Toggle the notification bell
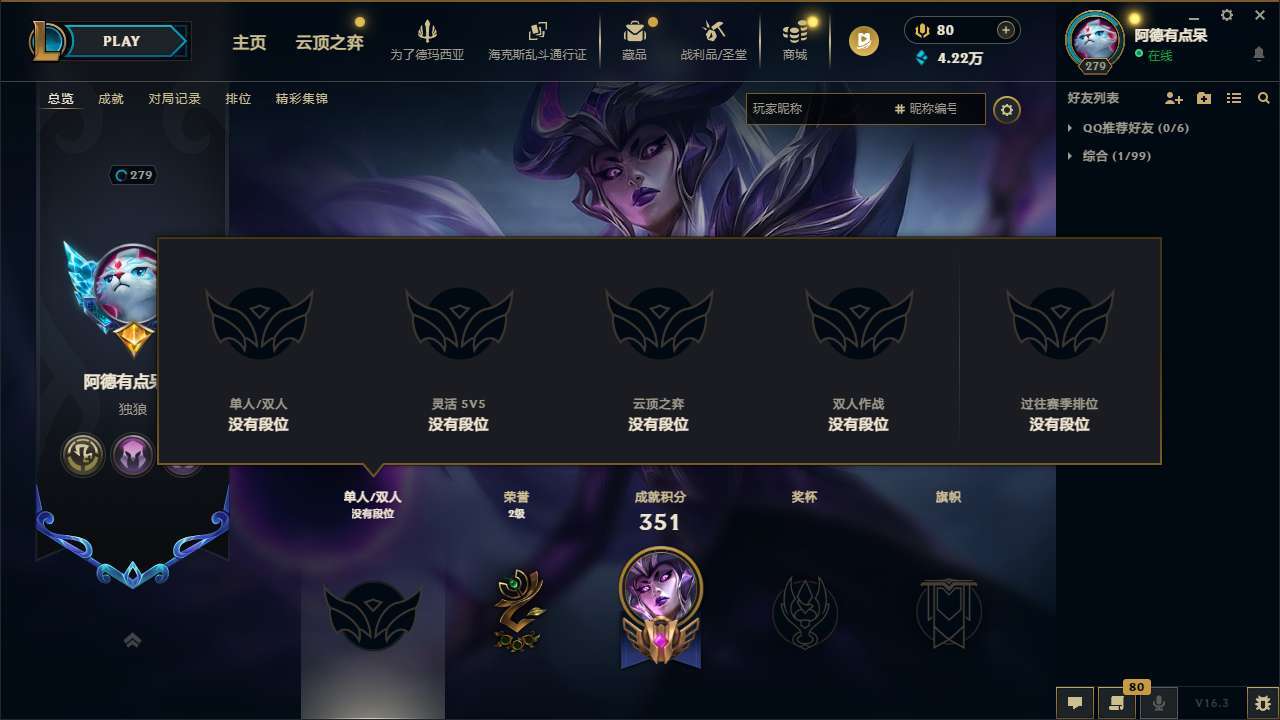This screenshot has width=1280, height=720. [1258, 54]
